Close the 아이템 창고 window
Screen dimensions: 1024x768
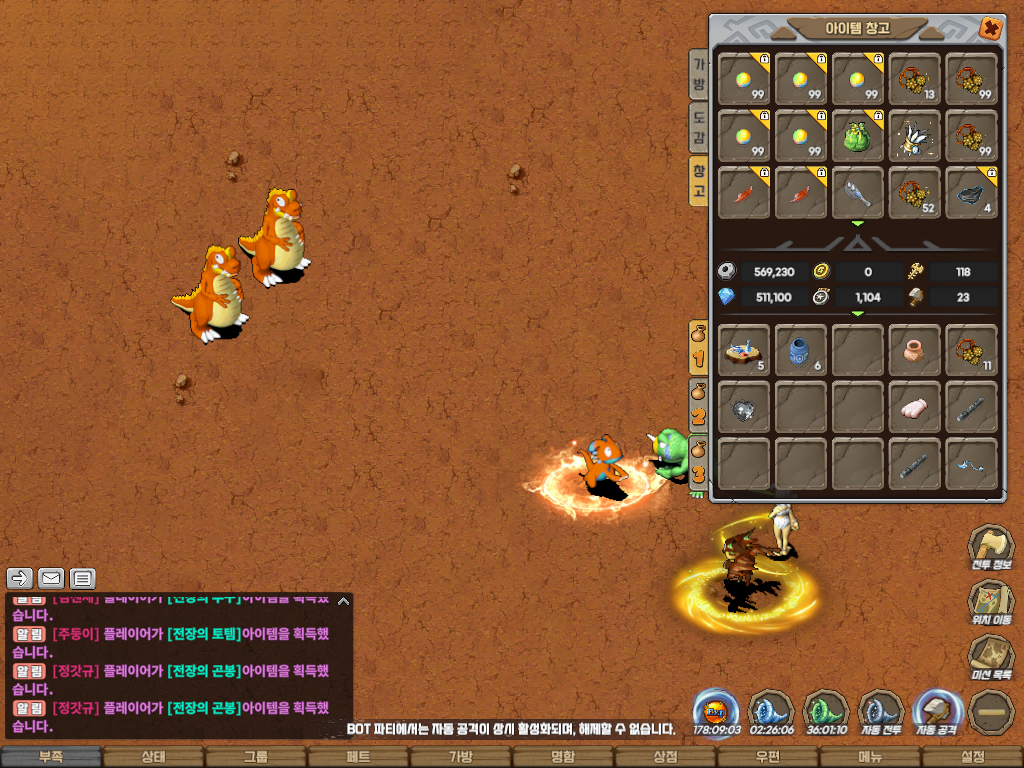tap(990, 28)
